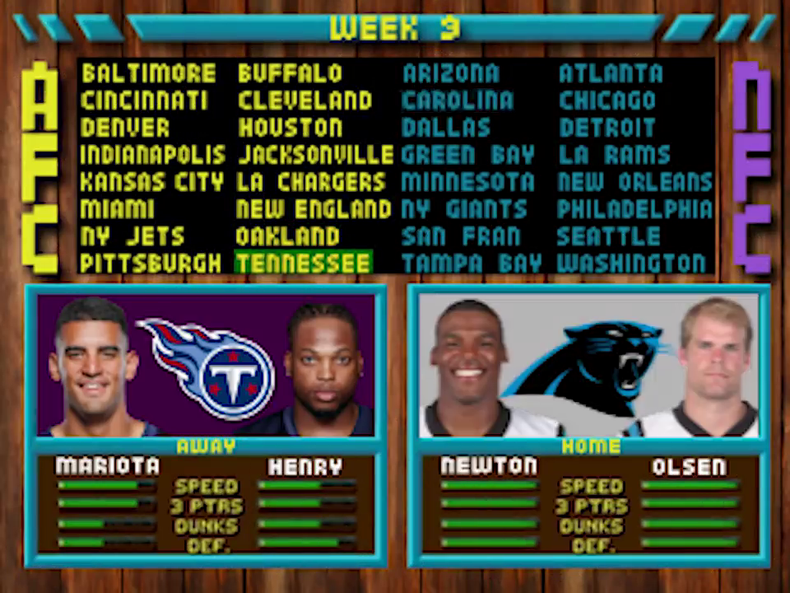Image resolution: width=790 pixels, height=593 pixels.
Task: Choose Oakland from the AFC list
Action: coord(288,236)
